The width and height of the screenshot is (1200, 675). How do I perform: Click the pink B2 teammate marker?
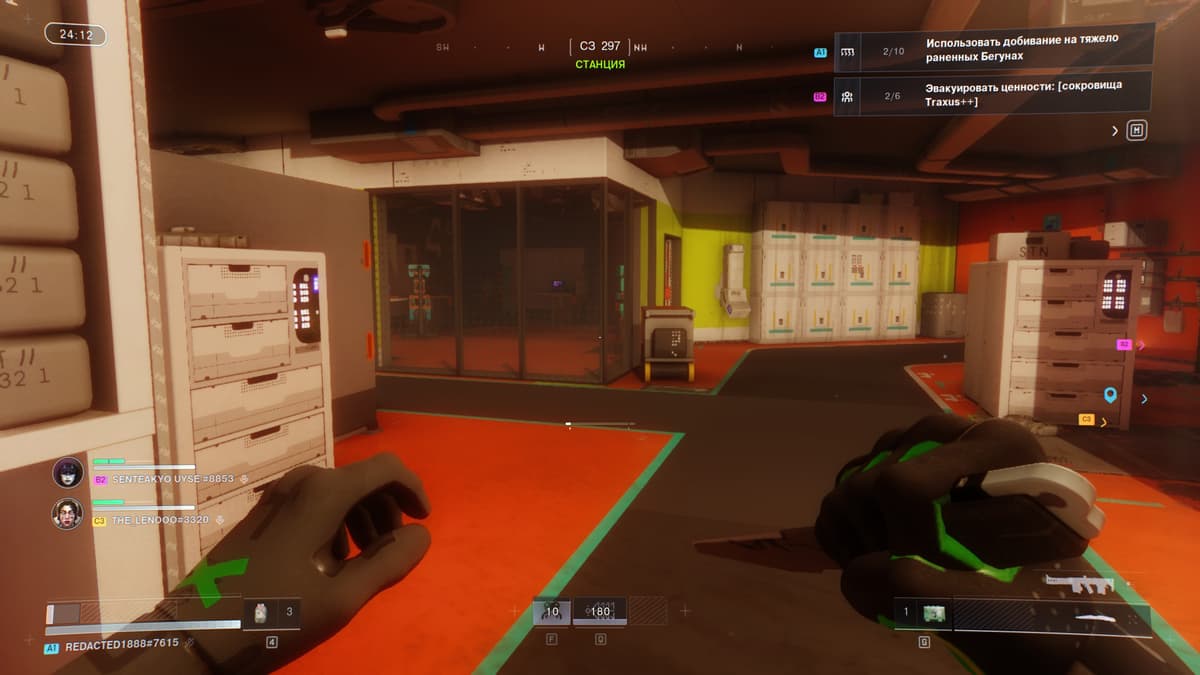1124,344
